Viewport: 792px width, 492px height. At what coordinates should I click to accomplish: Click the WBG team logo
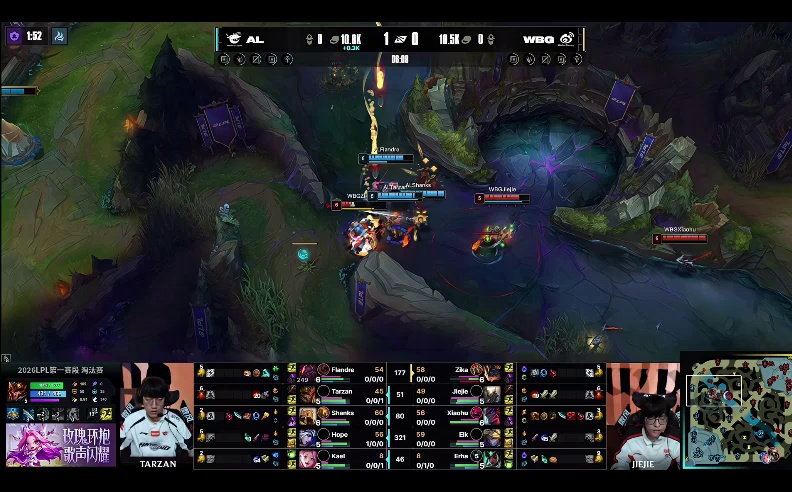click(x=566, y=39)
